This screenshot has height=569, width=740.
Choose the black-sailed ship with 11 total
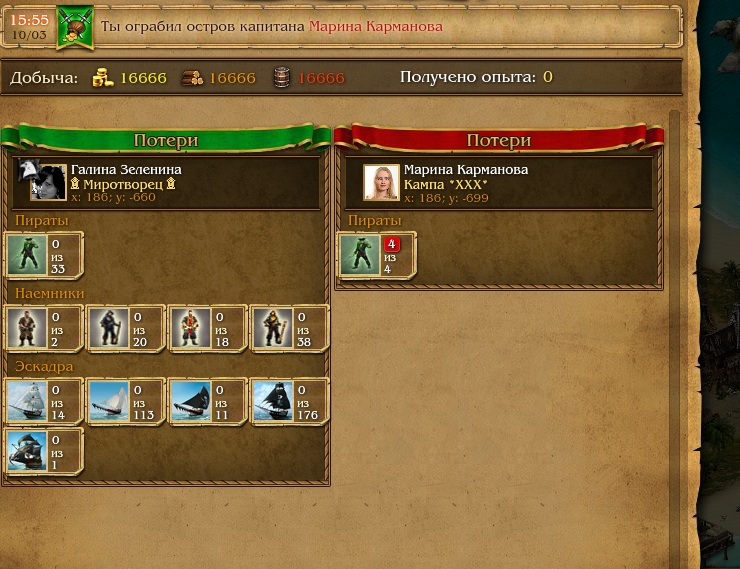point(190,402)
